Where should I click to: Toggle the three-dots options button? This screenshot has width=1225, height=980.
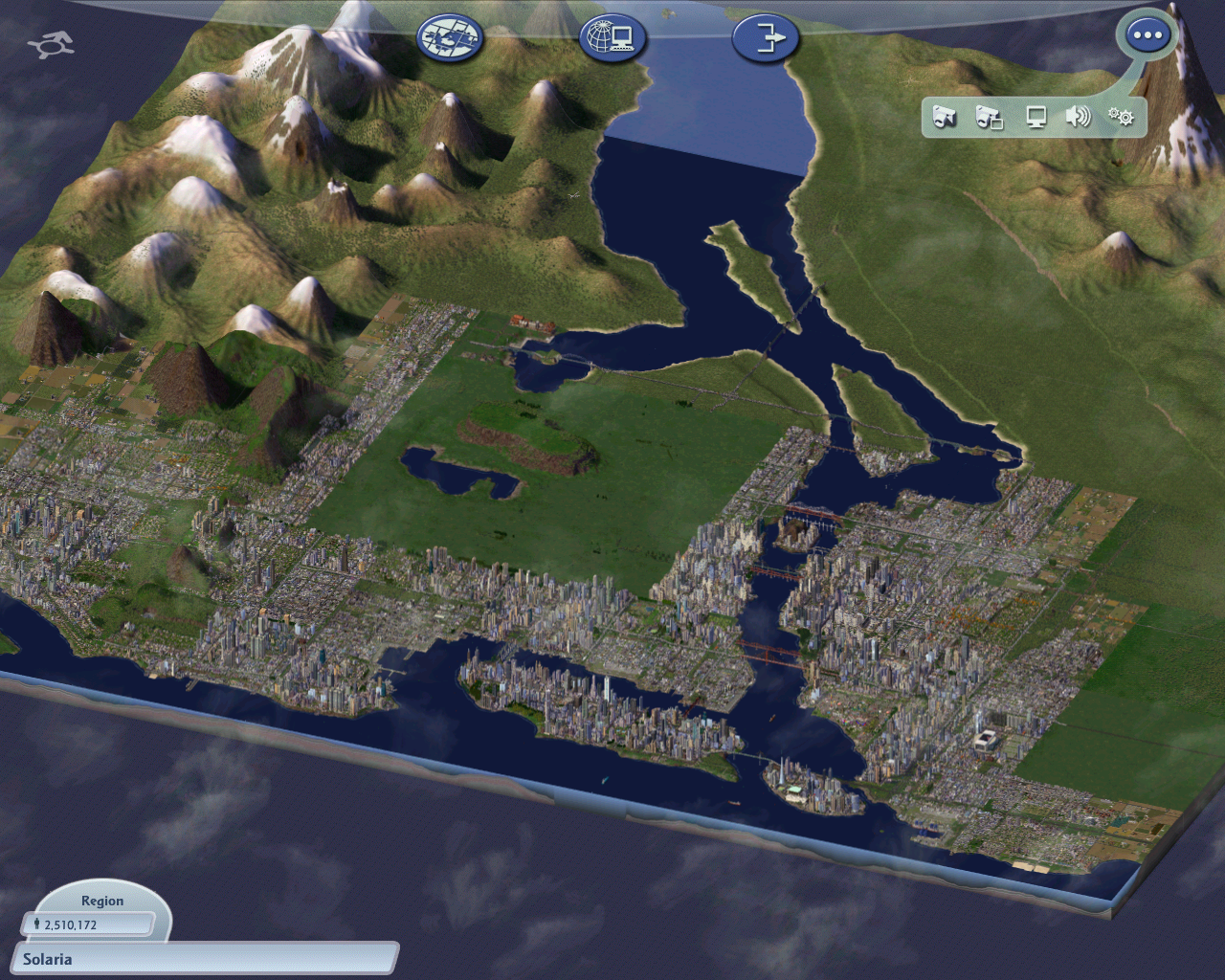(1147, 36)
